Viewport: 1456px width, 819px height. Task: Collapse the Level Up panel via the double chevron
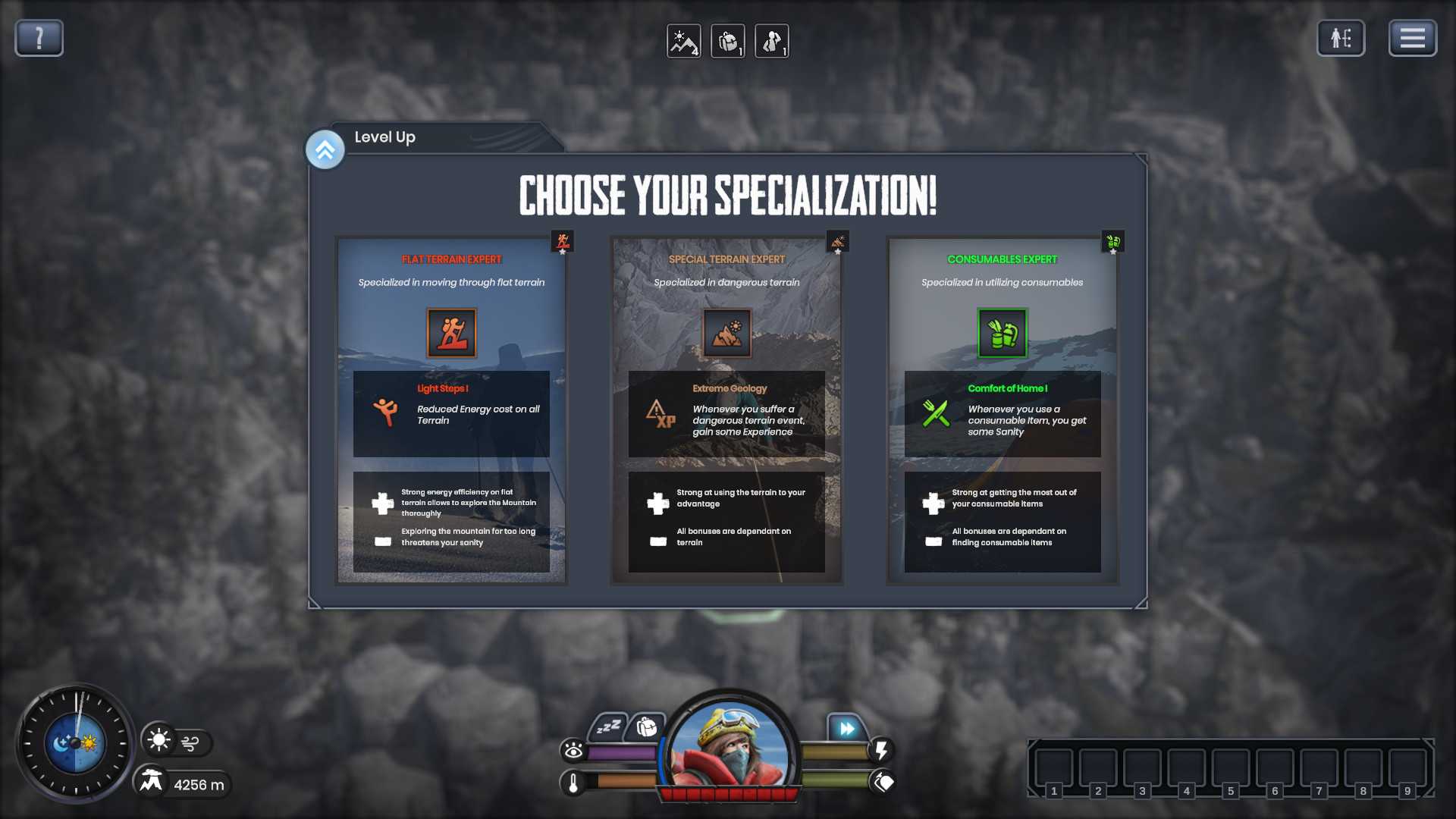click(x=325, y=149)
